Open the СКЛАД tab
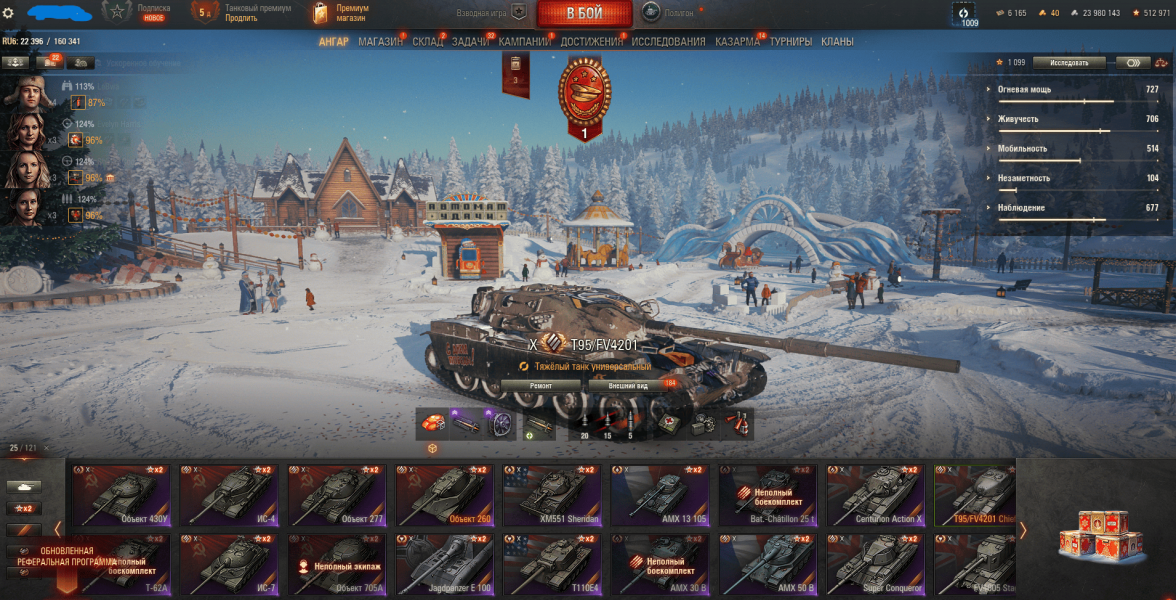Screen dimensions: 1176x600 pyautogui.click(x=427, y=42)
